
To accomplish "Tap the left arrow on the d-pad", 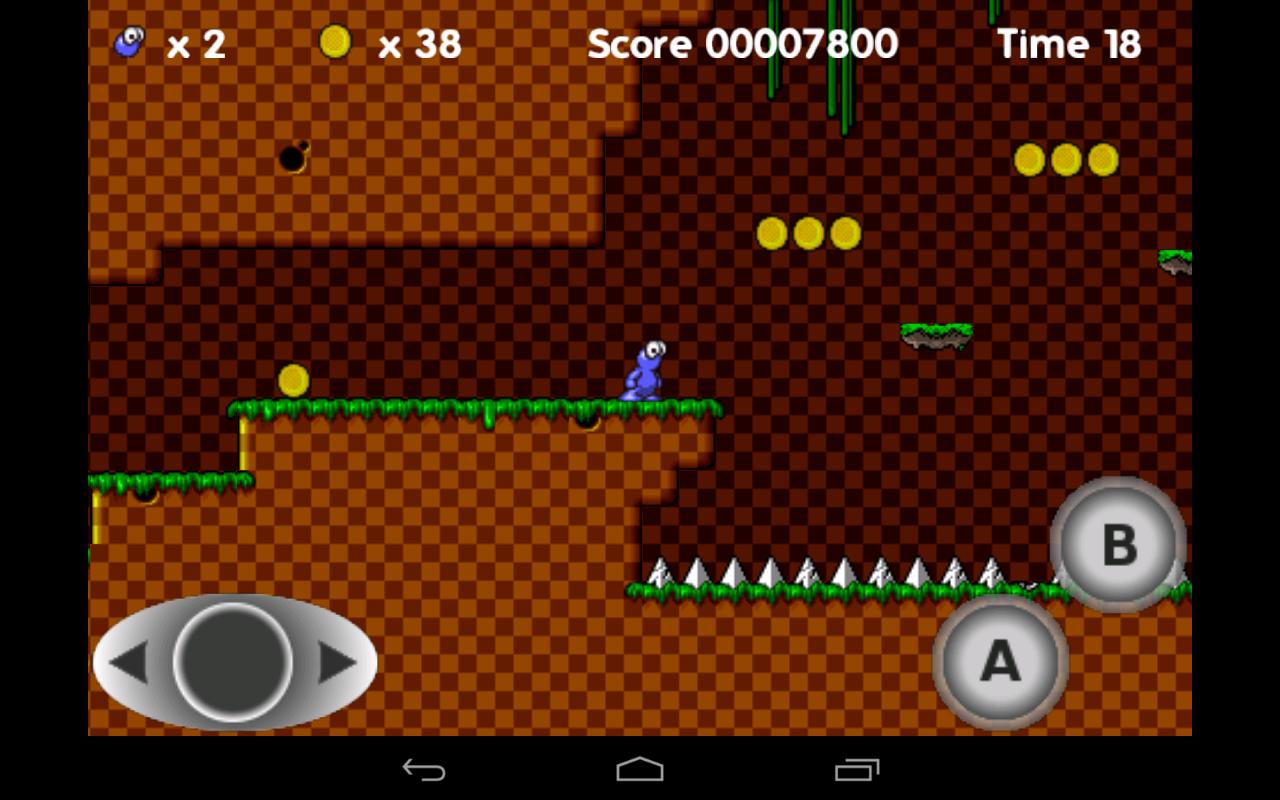I will click(x=130, y=662).
